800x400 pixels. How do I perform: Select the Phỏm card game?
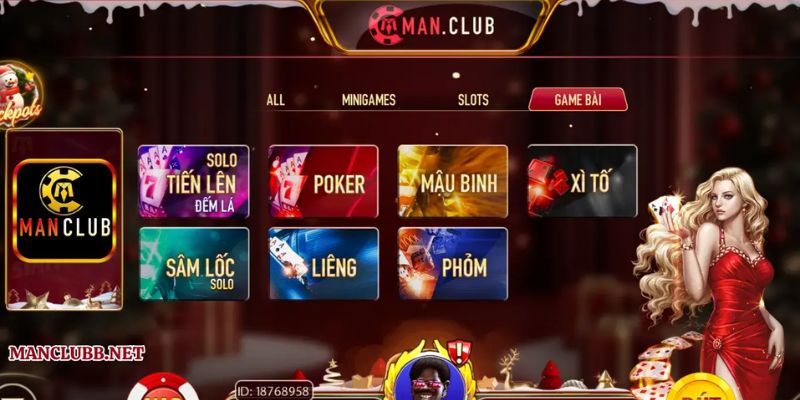tap(453, 264)
